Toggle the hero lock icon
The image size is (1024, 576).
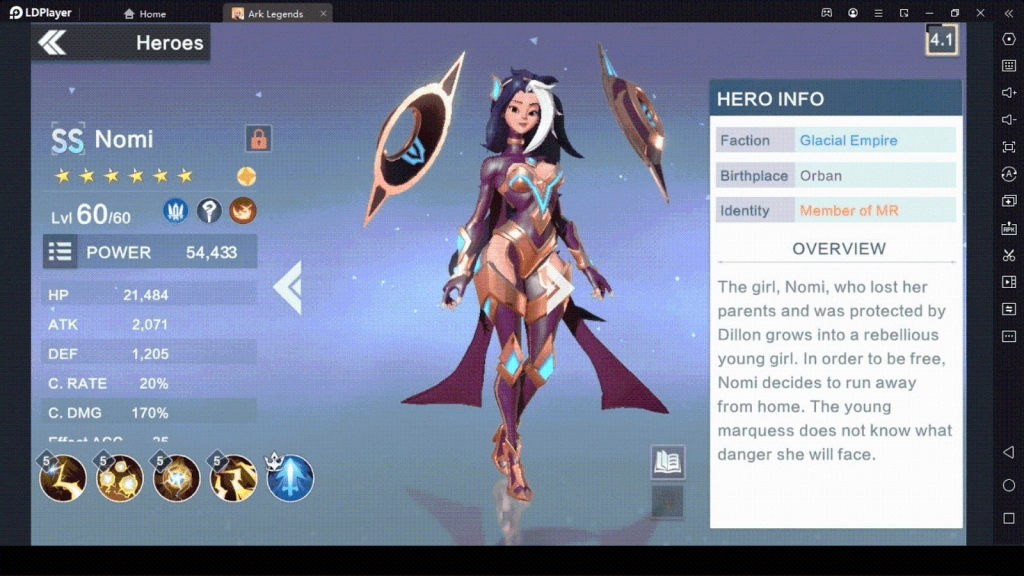258,139
